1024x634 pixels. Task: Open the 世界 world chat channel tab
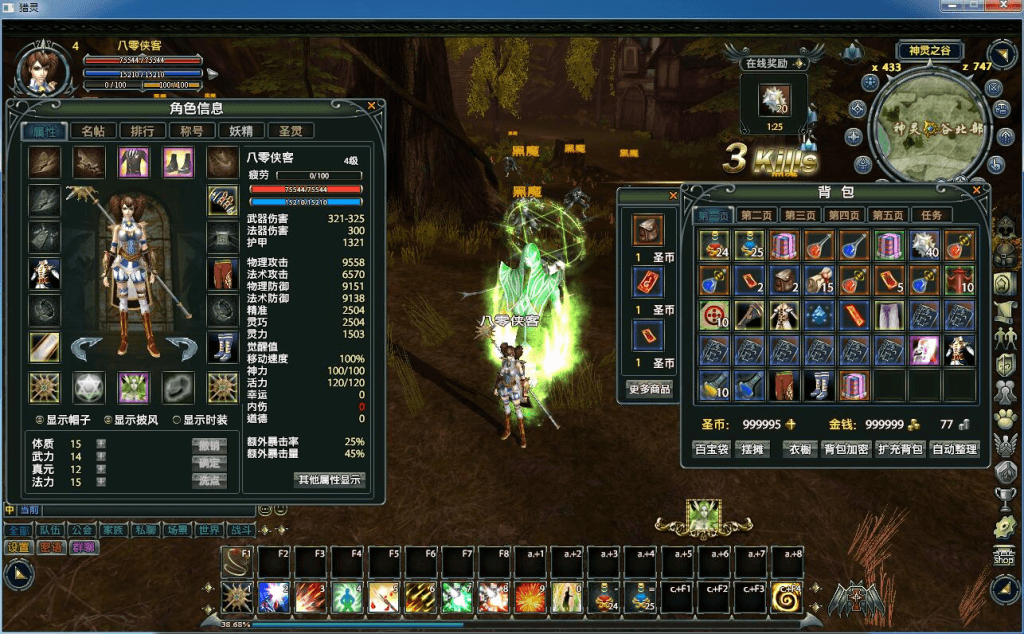[x=209, y=530]
